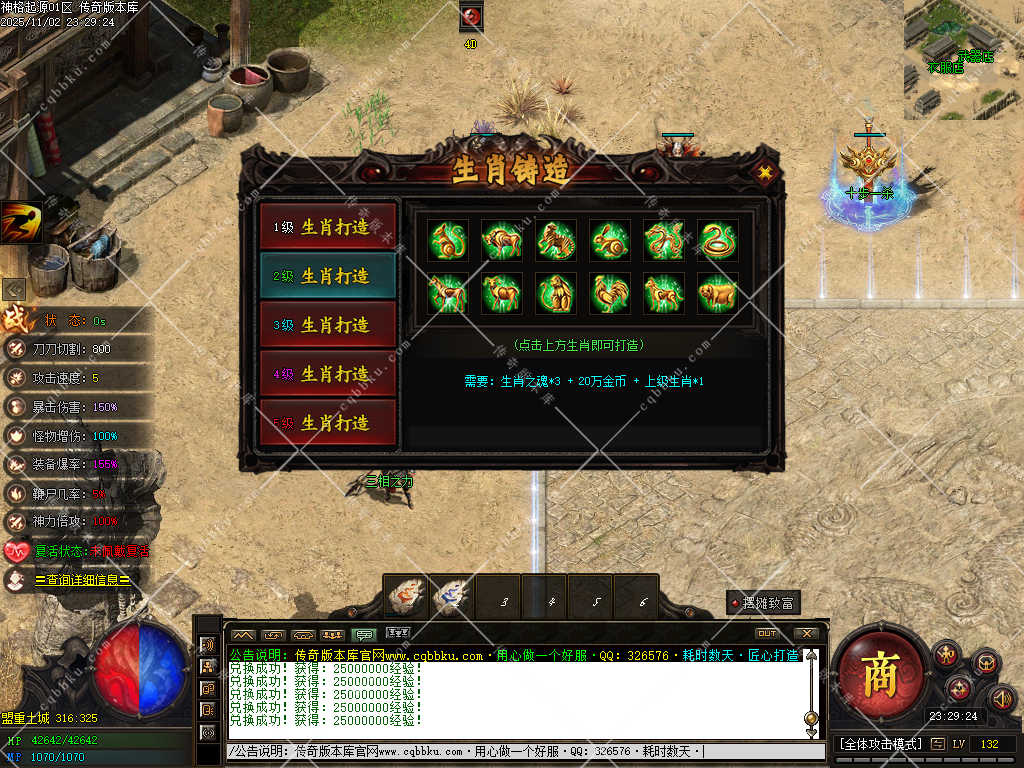Viewport: 1024px width, 768px height.
Task: Open the 3级 生肖打造 tab
Action: pyautogui.click(x=328, y=325)
